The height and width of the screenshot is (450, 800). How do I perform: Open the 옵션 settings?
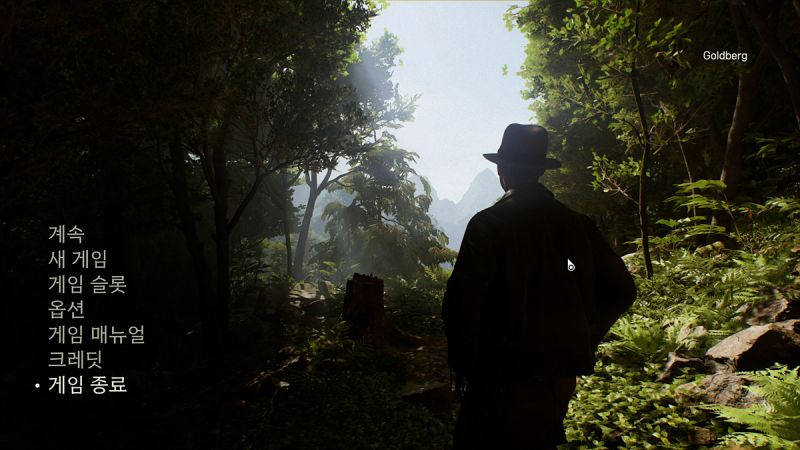(x=66, y=309)
